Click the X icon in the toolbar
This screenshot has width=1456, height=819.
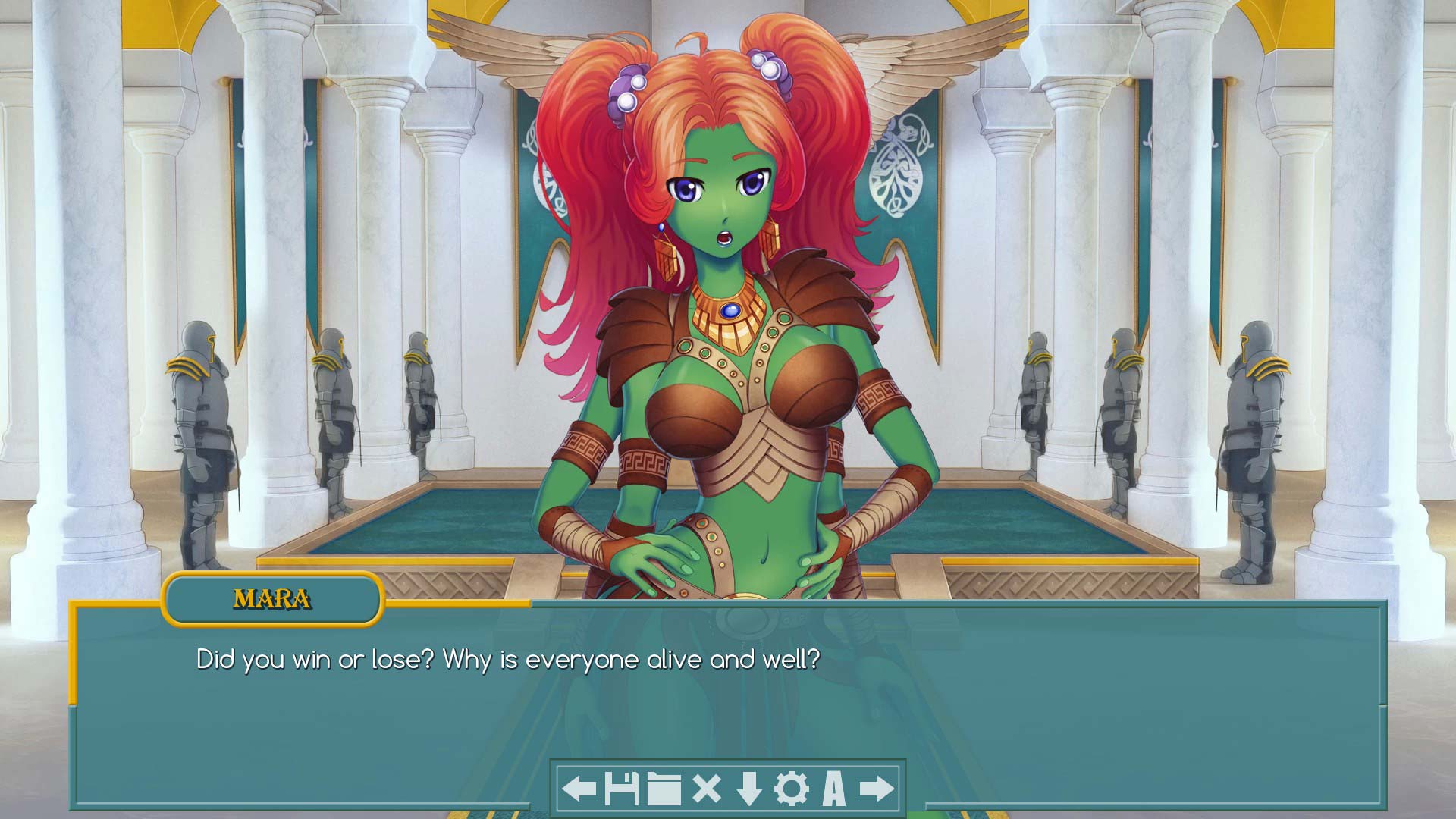point(706,789)
